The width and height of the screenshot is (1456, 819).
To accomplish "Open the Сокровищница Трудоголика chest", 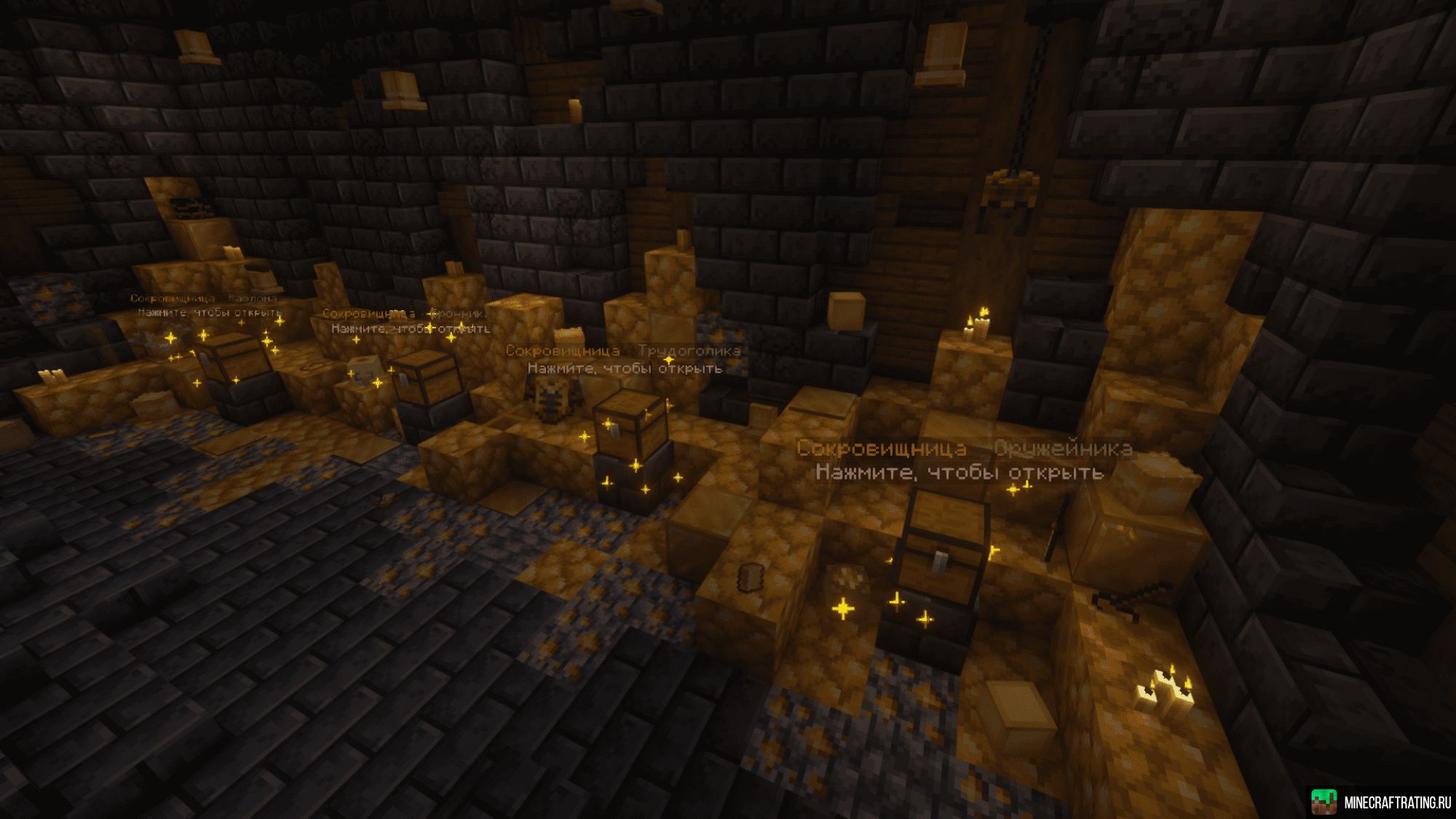I will pyautogui.click(x=630, y=426).
